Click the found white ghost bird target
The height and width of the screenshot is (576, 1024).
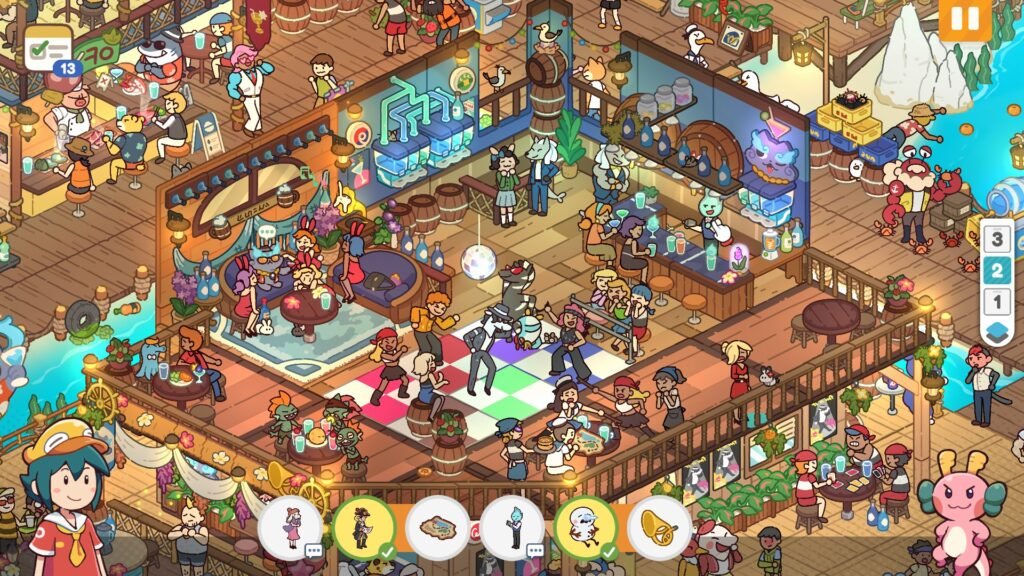586,527
